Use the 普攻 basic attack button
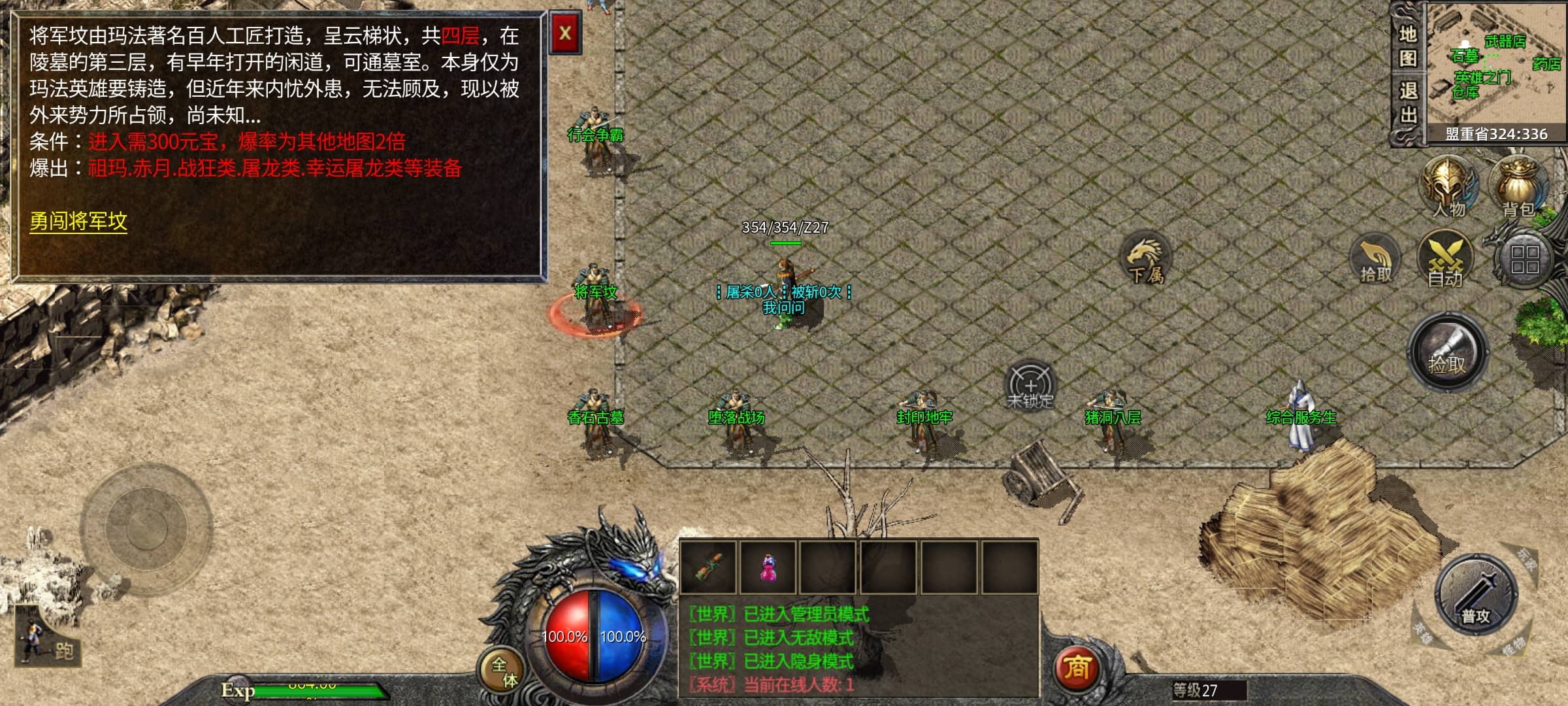The height and width of the screenshot is (706, 1568). (1476, 596)
